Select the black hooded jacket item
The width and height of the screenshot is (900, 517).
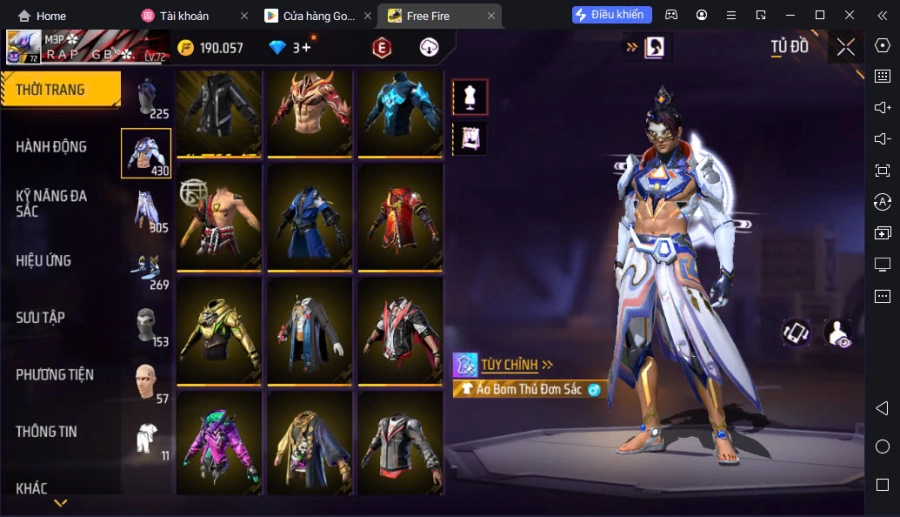coord(219,109)
